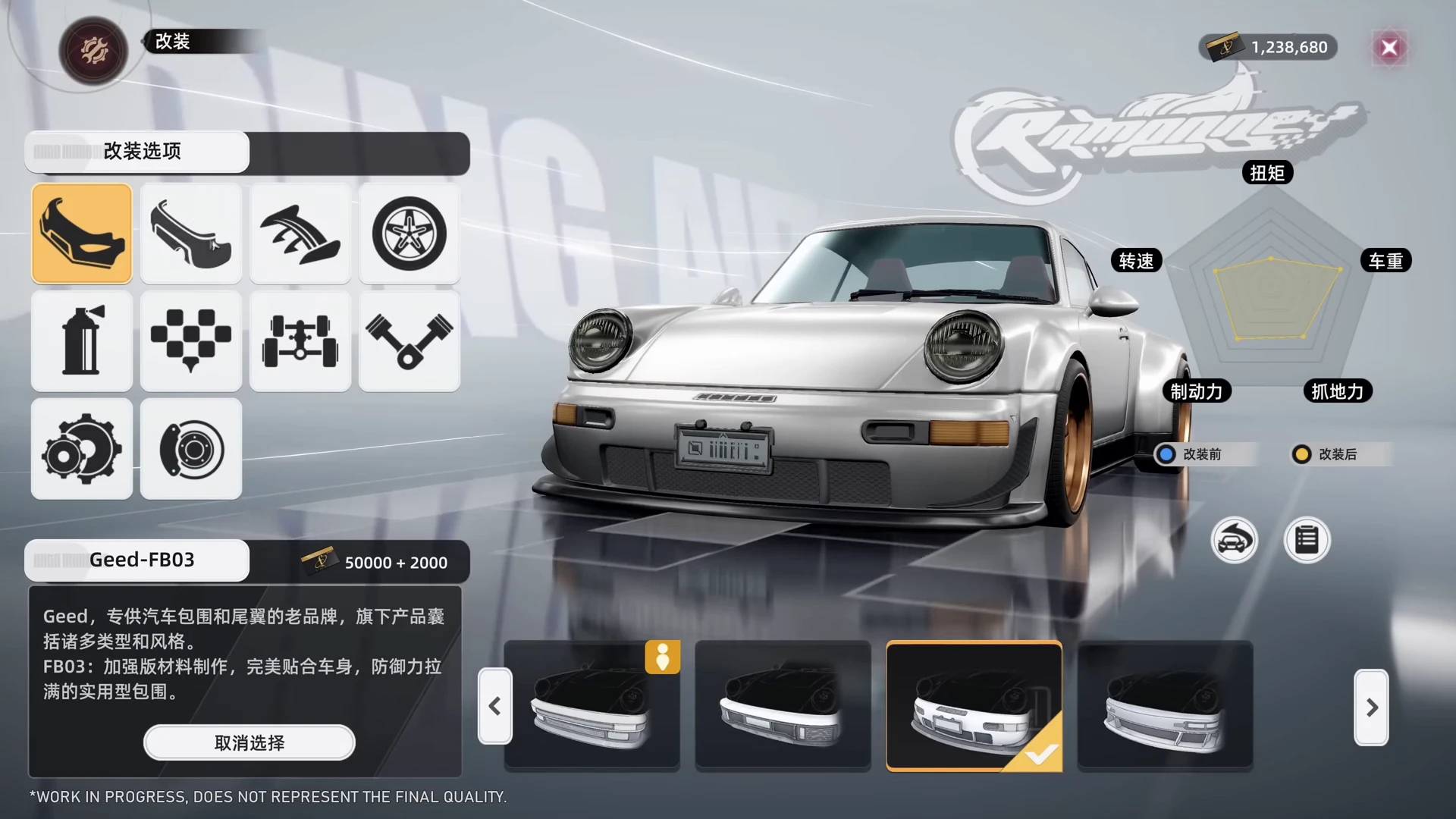Select the bumper thumbnail with orange badge
This screenshot has width=1456, height=819.
pyautogui.click(x=591, y=706)
